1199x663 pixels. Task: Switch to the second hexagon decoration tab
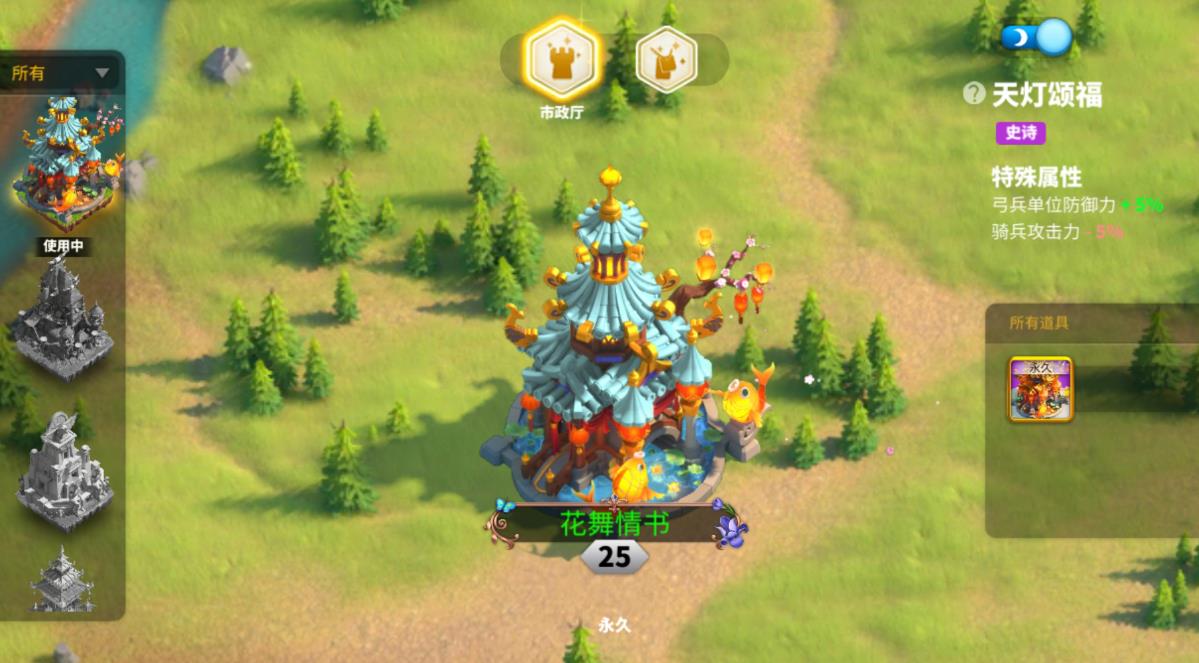[665, 59]
